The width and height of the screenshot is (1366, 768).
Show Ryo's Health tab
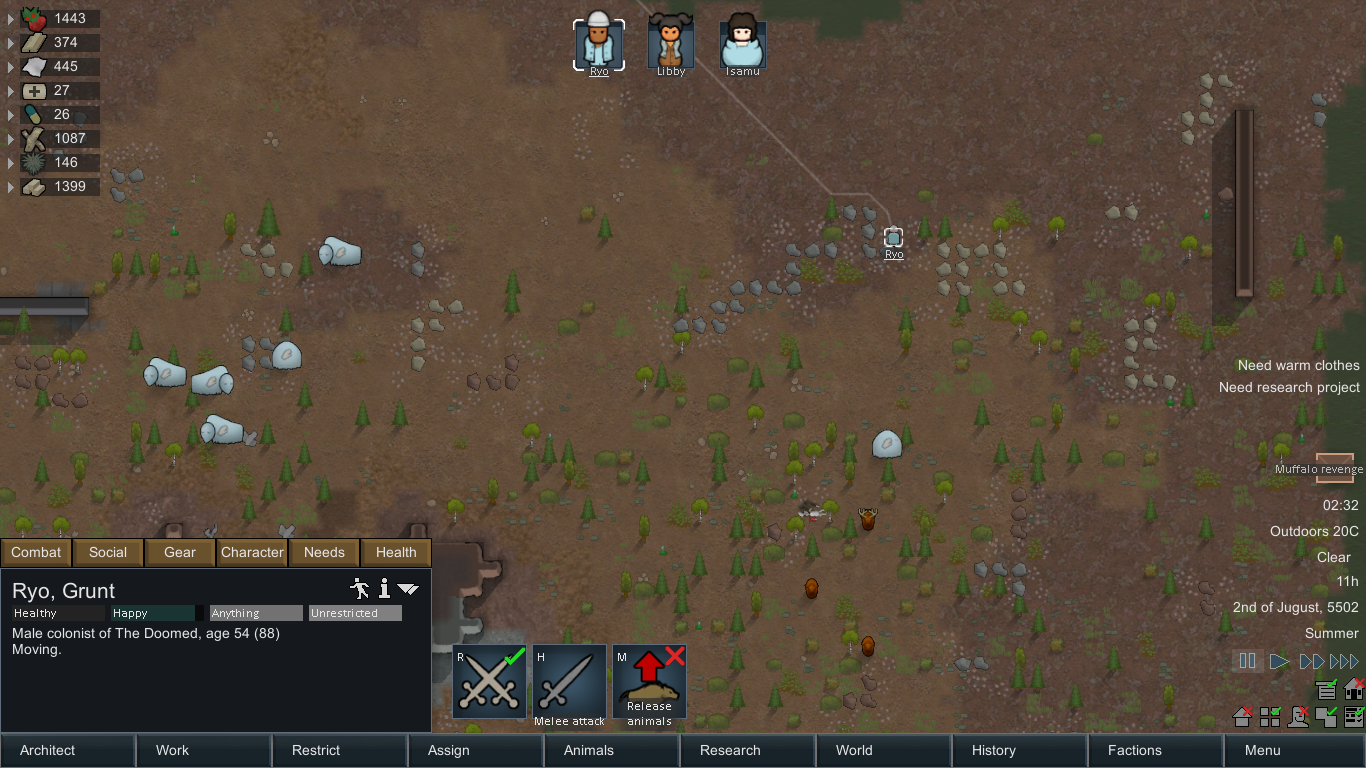pyautogui.click(x=396, y=552)
